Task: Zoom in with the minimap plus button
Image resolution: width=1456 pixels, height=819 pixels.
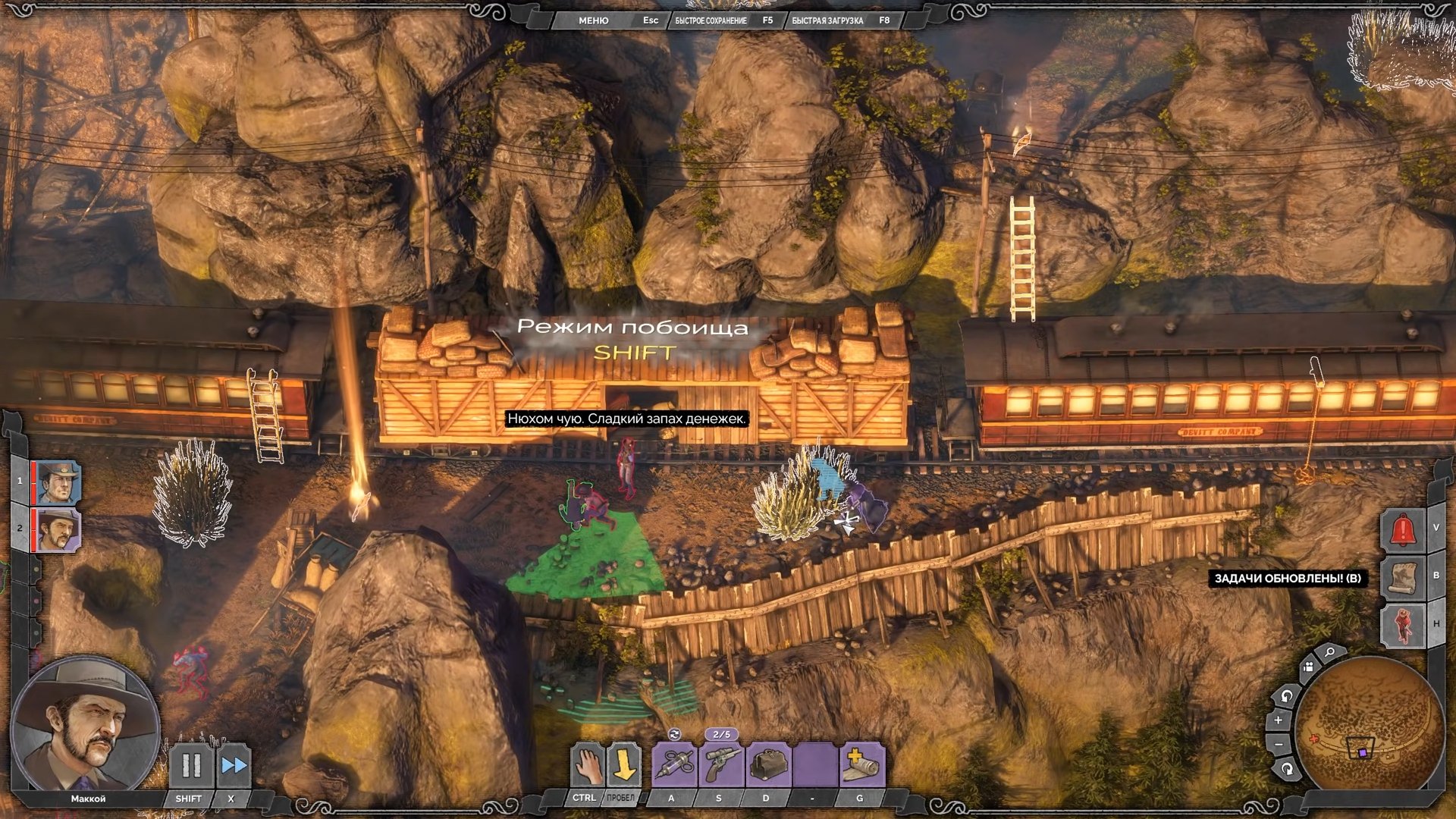Action: tap(1279, 720)
